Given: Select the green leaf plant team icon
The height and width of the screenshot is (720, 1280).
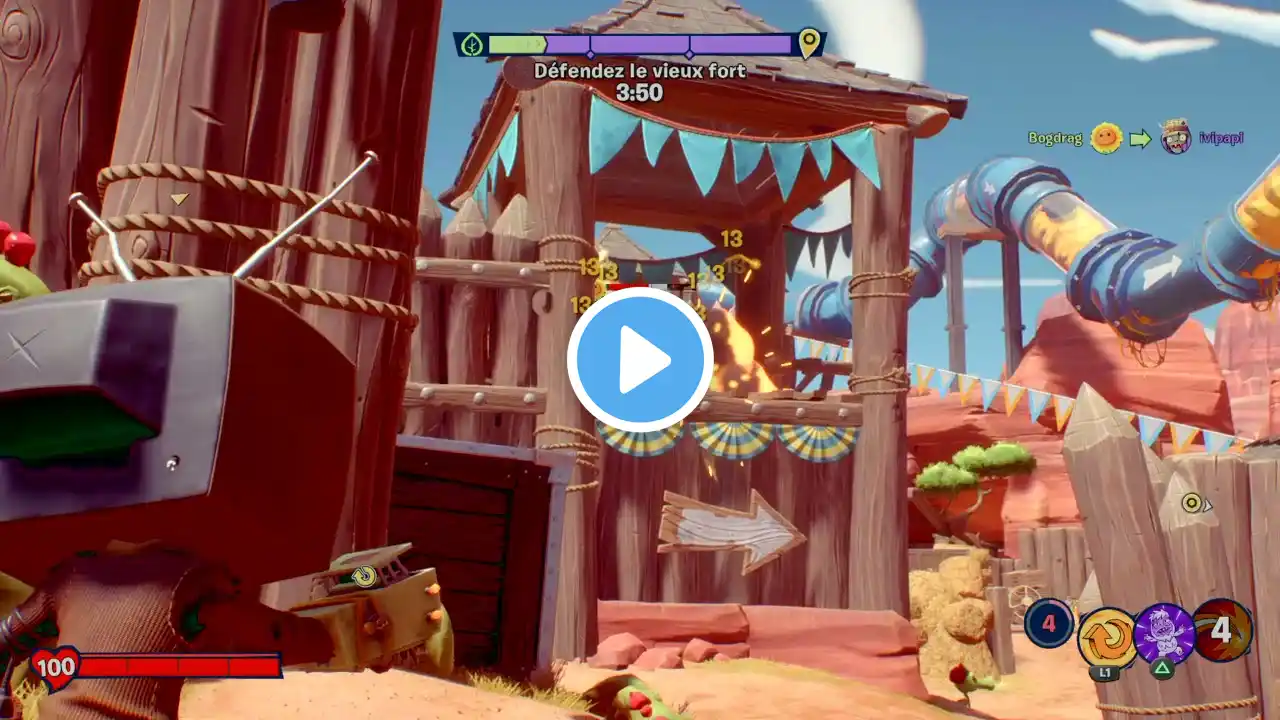Looking at the screenshot, I should pyautogui.click(x=472, y=44).
